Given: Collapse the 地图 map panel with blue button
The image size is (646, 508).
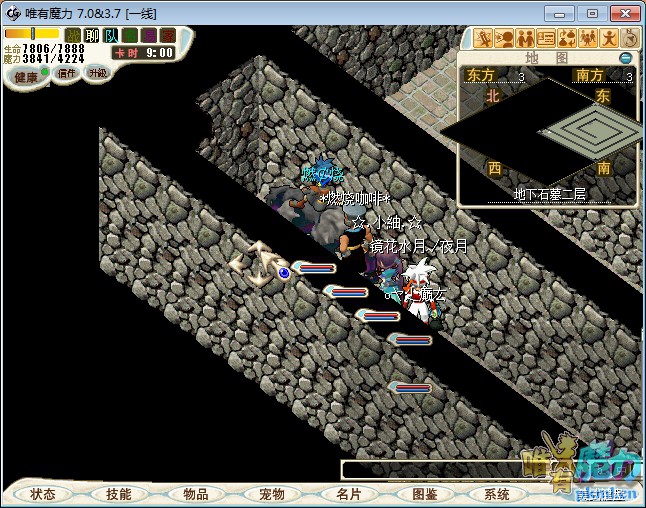Looking at the screenshot, I should [625, 58].
